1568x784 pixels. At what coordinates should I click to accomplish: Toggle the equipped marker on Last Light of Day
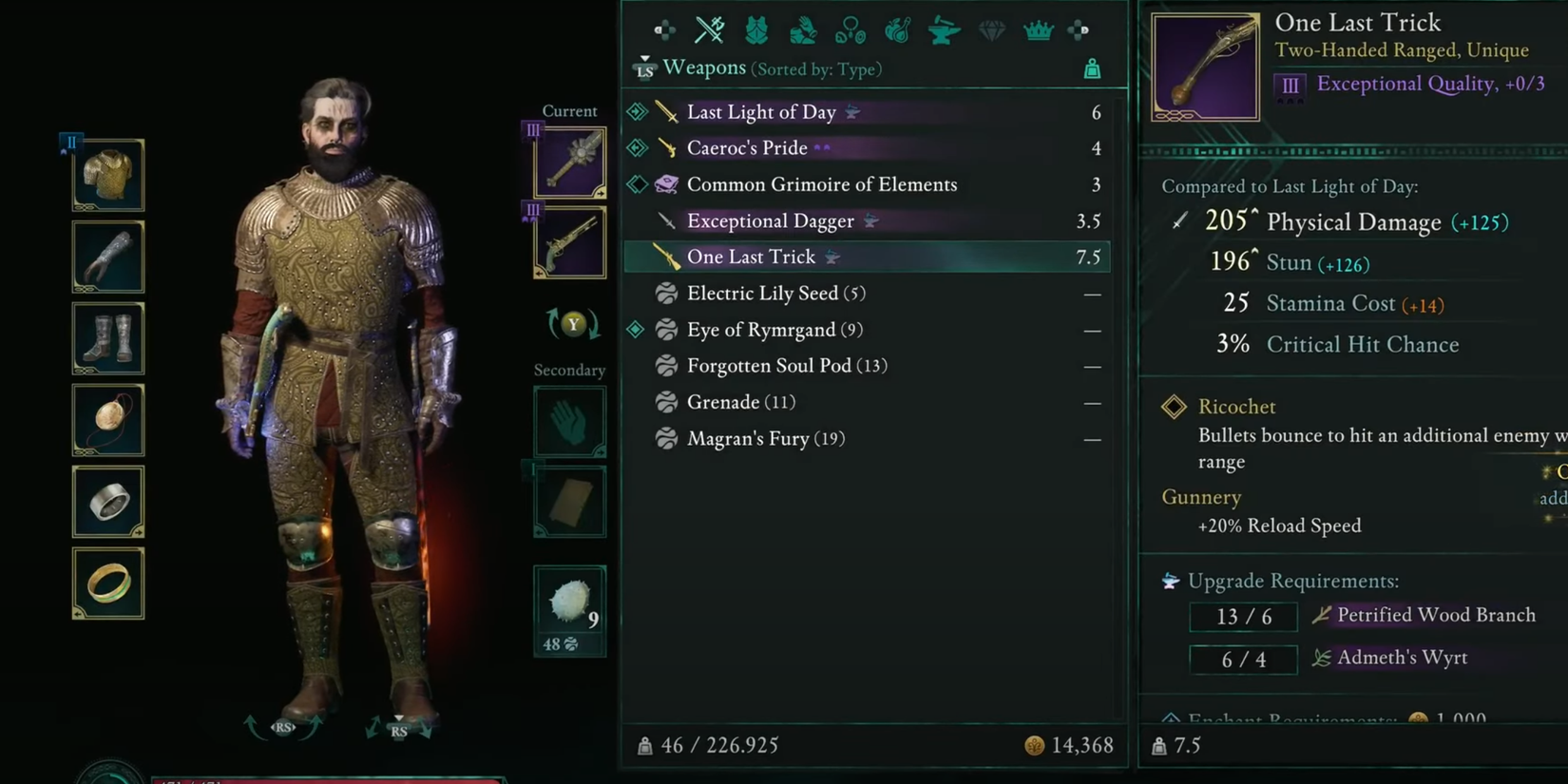click(x=637, y=111)
